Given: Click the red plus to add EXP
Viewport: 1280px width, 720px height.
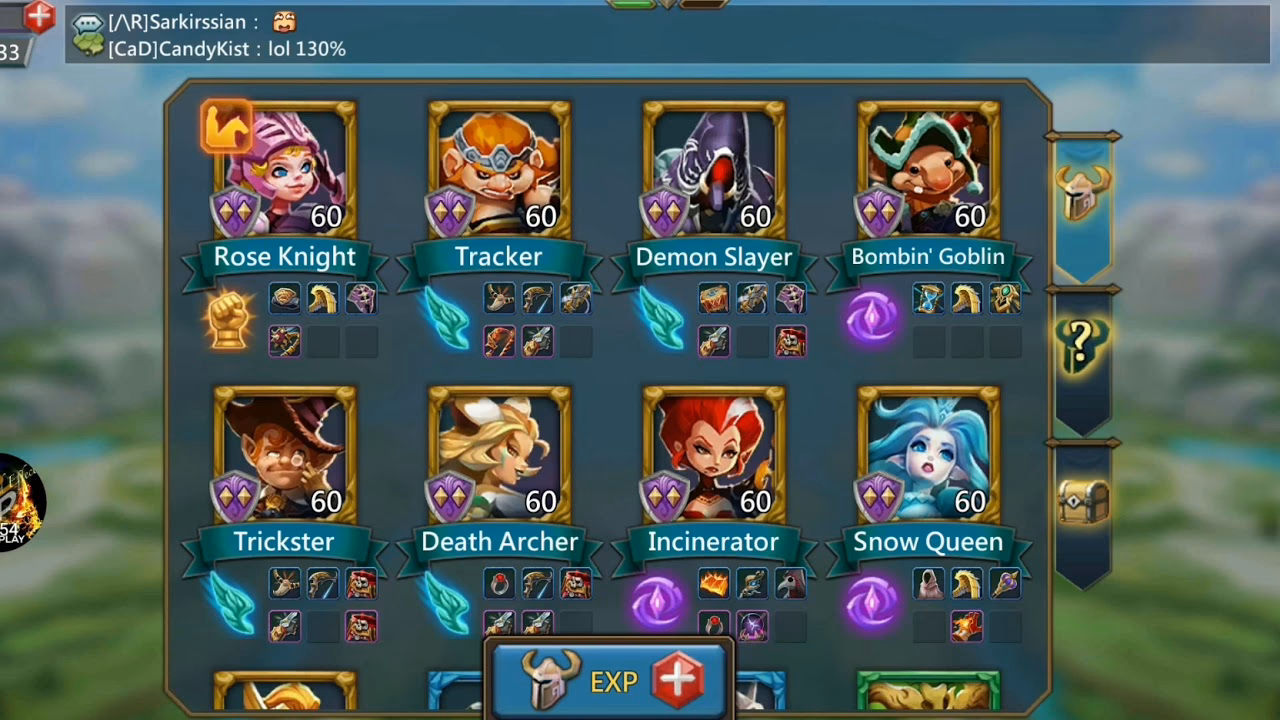Looking at the screenshot, I should click(x=678, y=679).
